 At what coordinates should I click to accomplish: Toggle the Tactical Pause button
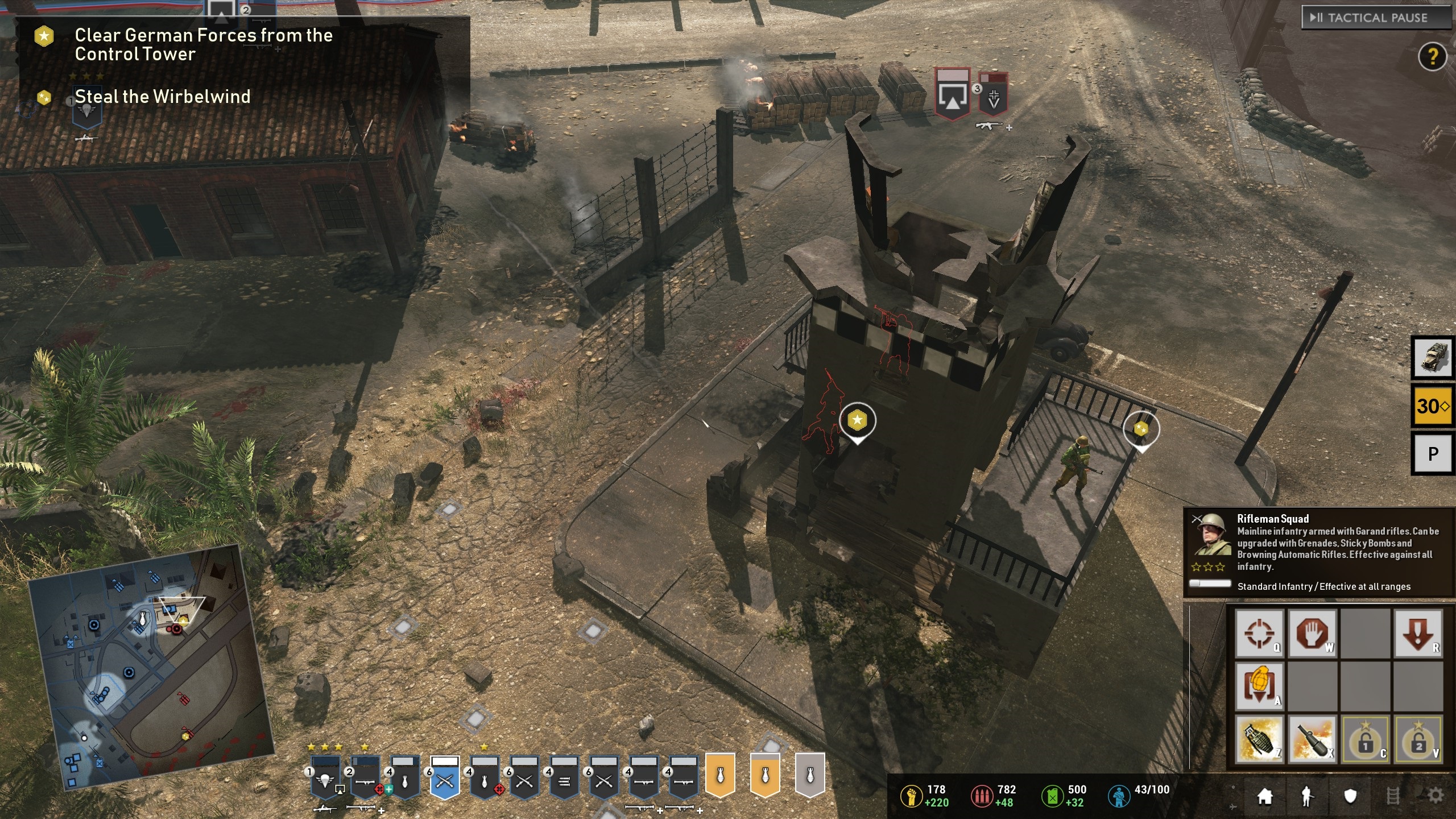click(1376, 18)
